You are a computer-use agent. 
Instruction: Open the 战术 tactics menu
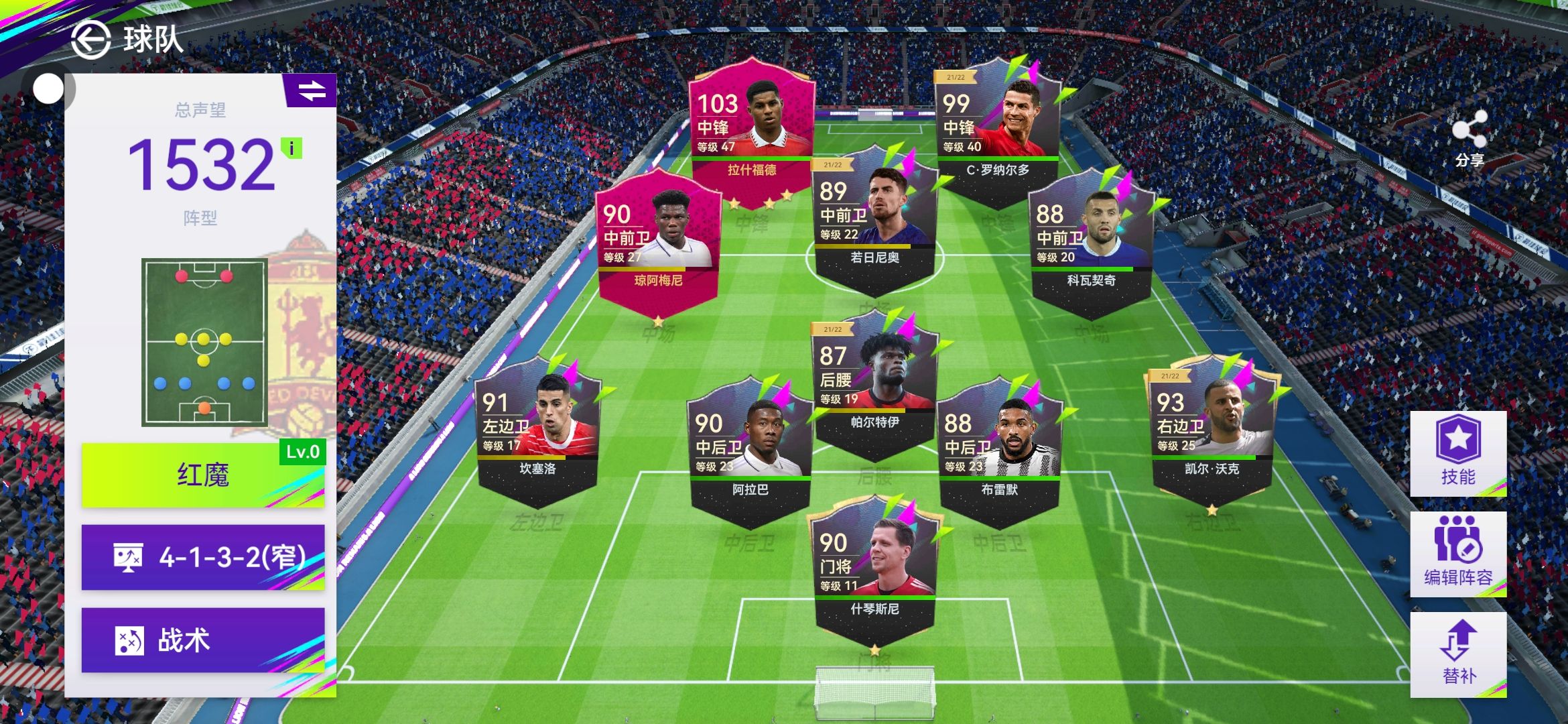click(x=203, y=640)
